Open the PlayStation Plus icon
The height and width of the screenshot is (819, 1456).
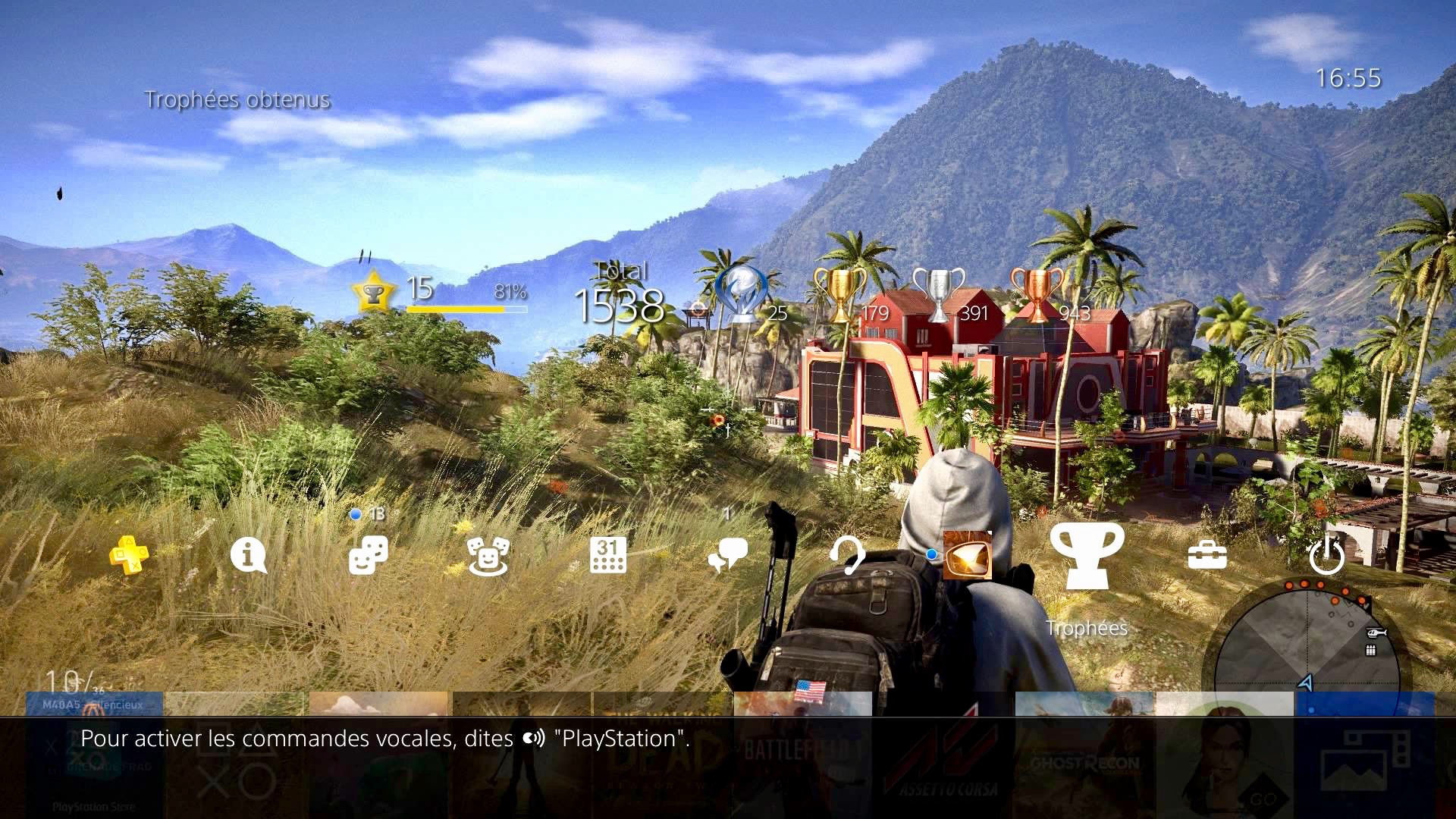click(129, 555)
